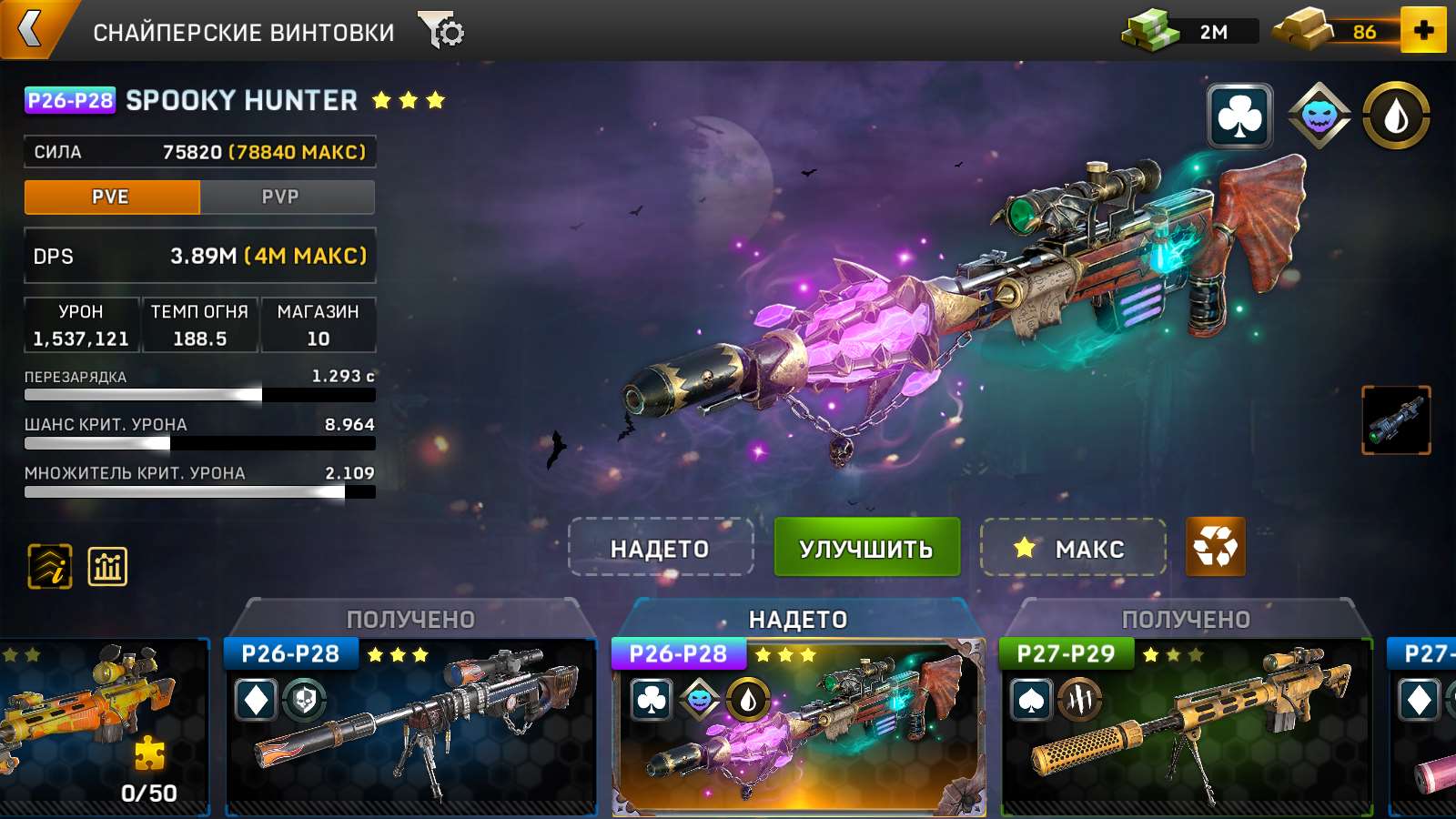Click the ПЕРЕЗАРЯДКА progress bar
This screenshot has width=1456, height=819.
point(198,393)
